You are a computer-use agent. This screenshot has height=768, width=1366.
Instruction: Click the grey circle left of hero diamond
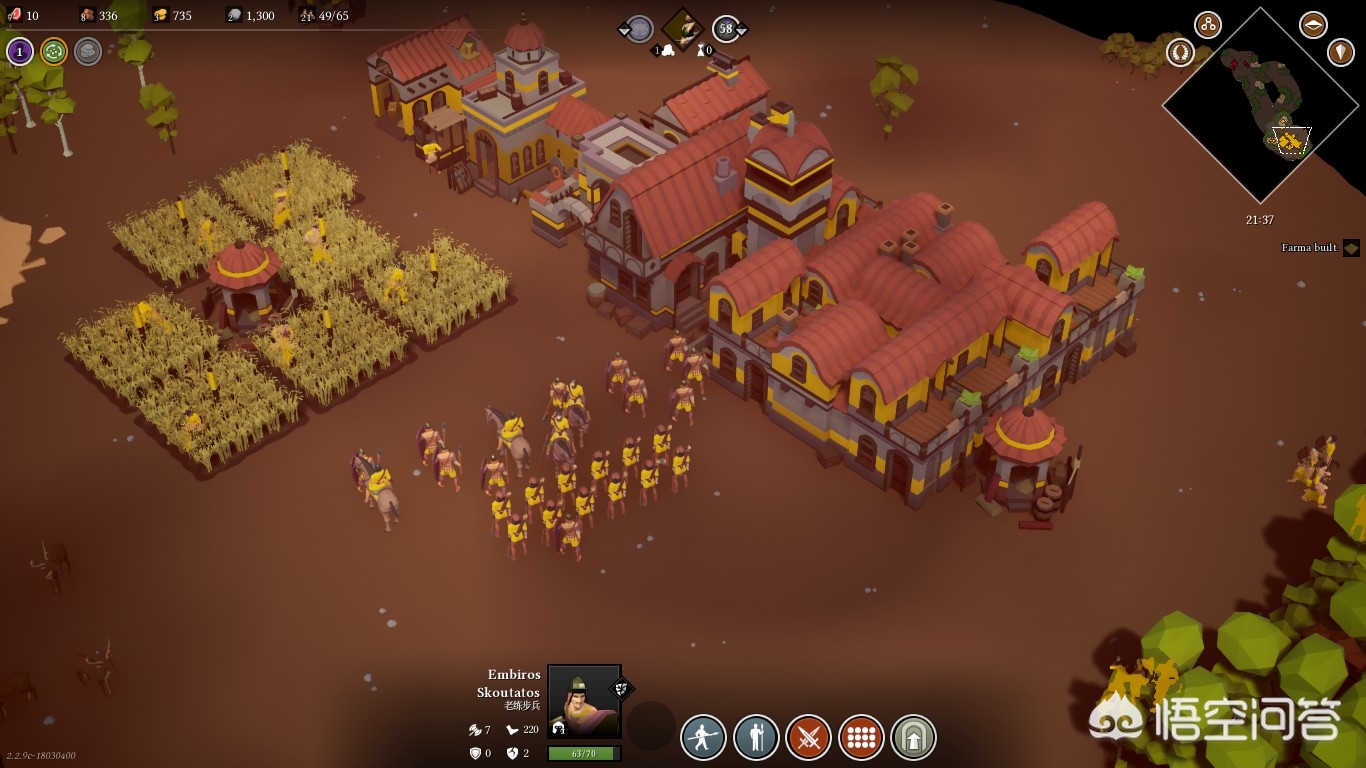(638, 29)
